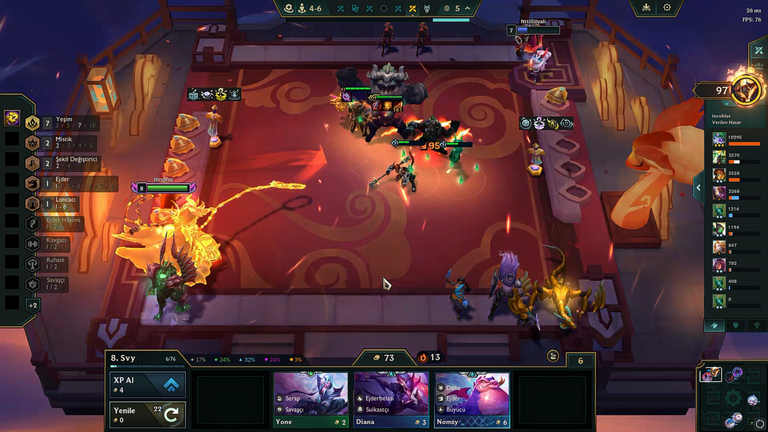
Task: Inspect the Ejder trait entry
Action: (60, 184)
